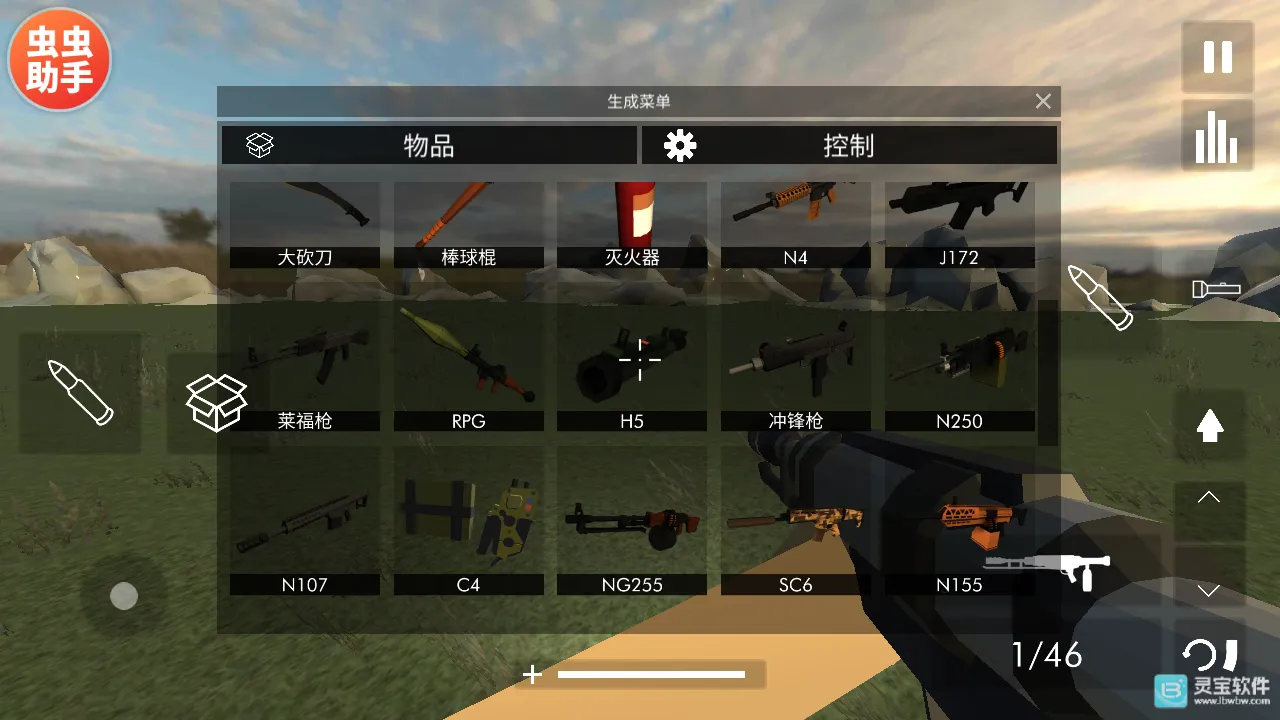Screen dimensions: 1280x720
Task: Click the box icon on the 物品 tab
Action: 258,145
